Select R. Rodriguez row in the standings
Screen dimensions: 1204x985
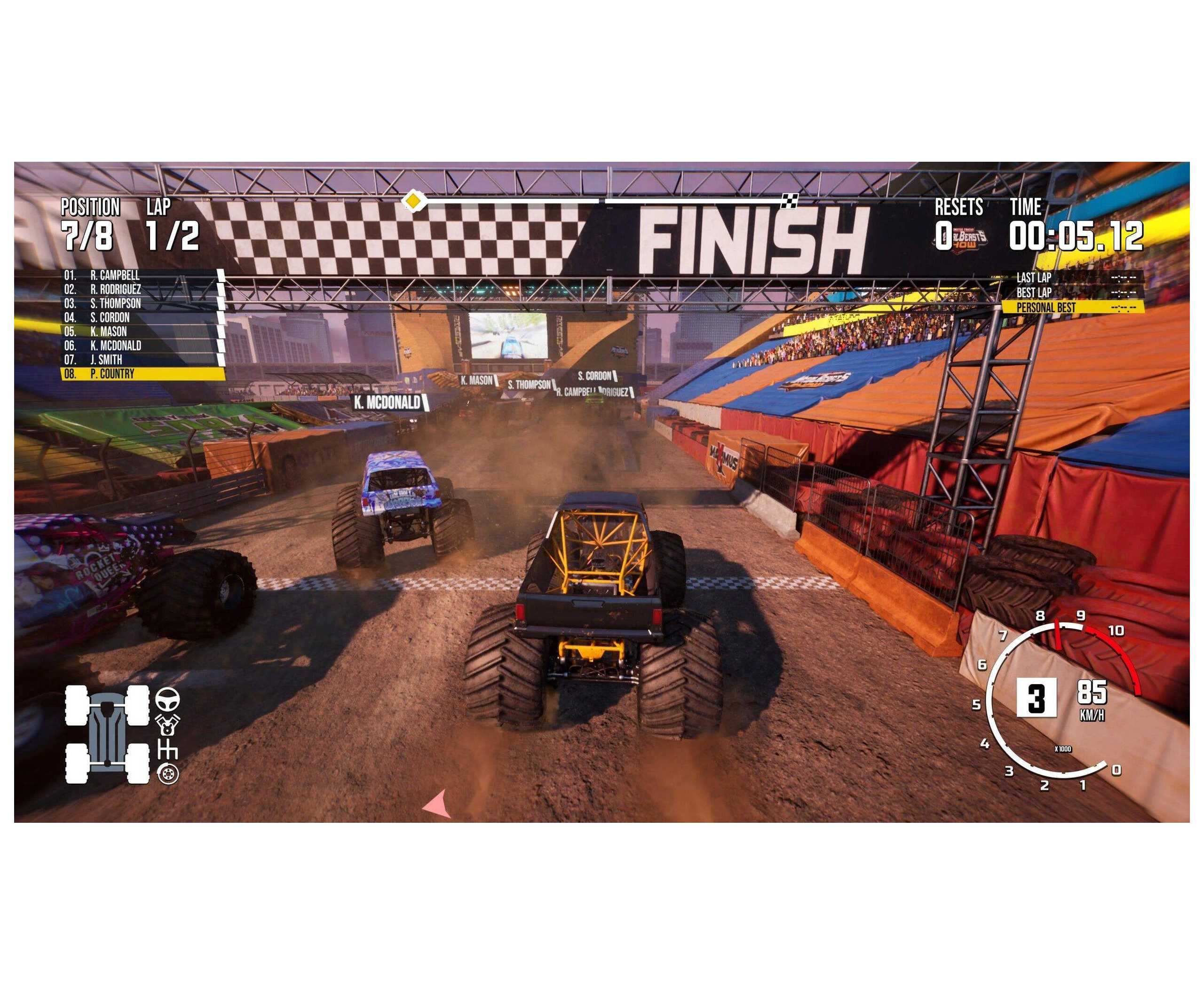click(x=142, y=289)
